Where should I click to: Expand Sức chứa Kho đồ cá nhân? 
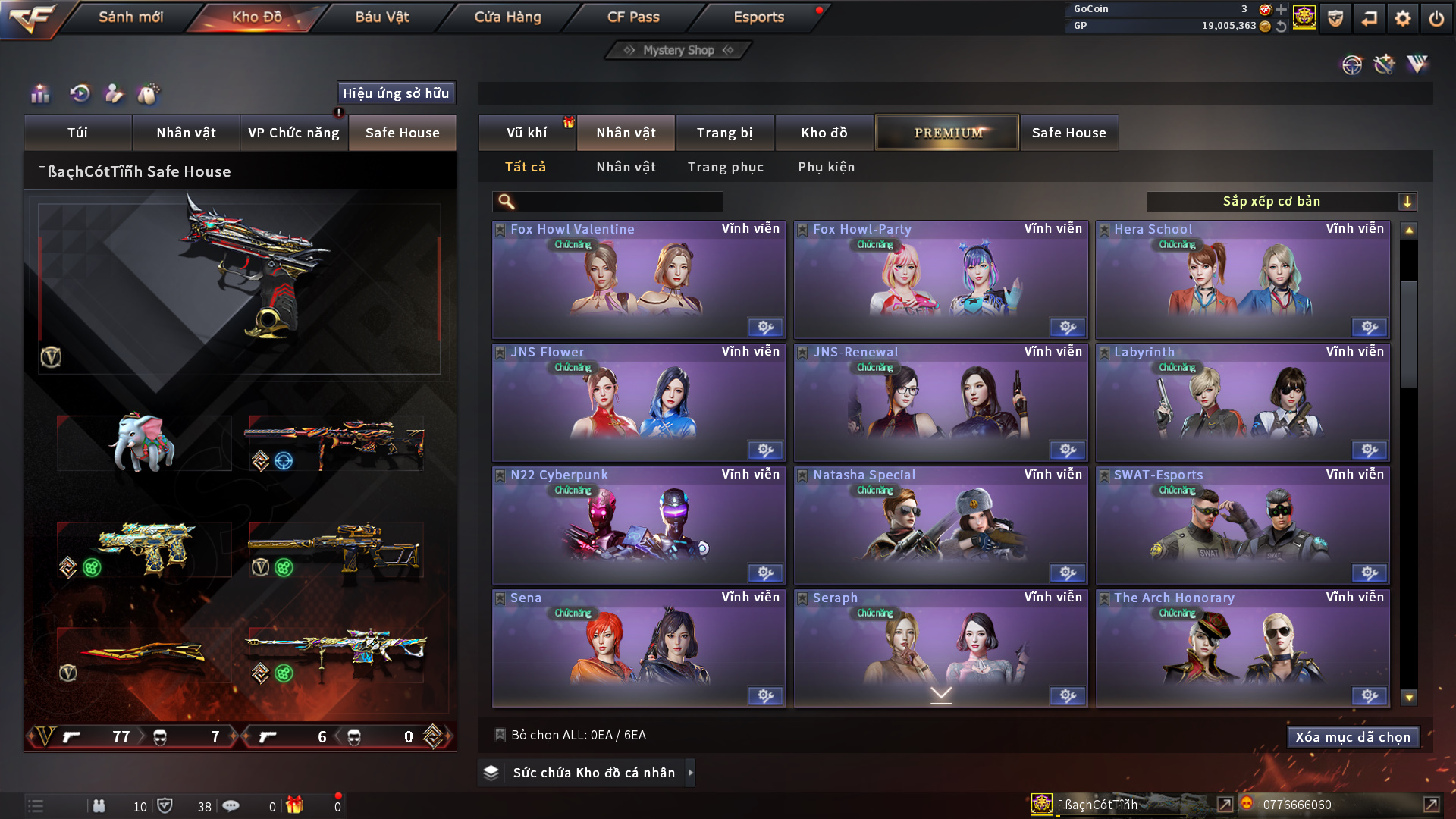593,773
